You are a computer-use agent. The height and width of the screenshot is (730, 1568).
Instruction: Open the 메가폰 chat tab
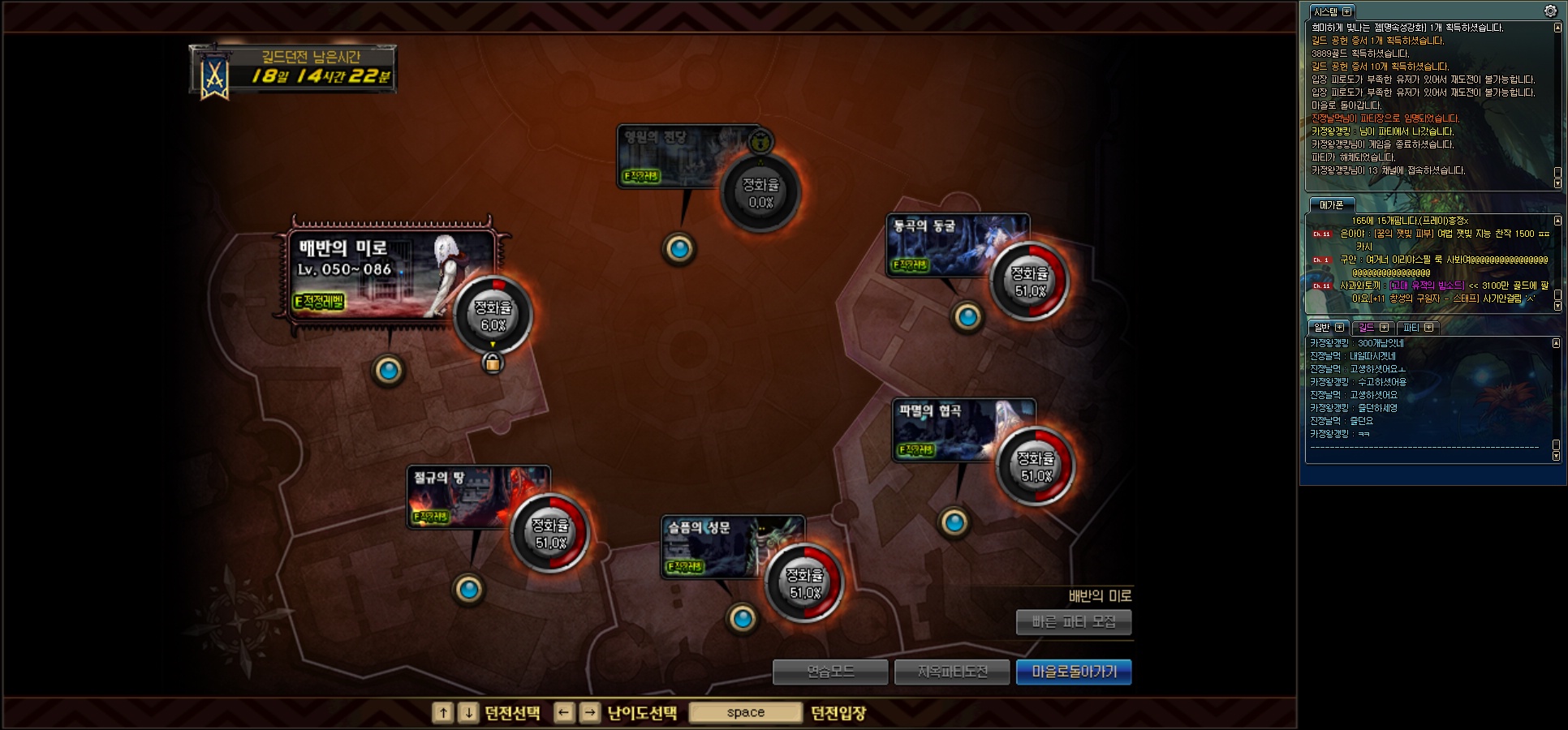coord(1331,205)
